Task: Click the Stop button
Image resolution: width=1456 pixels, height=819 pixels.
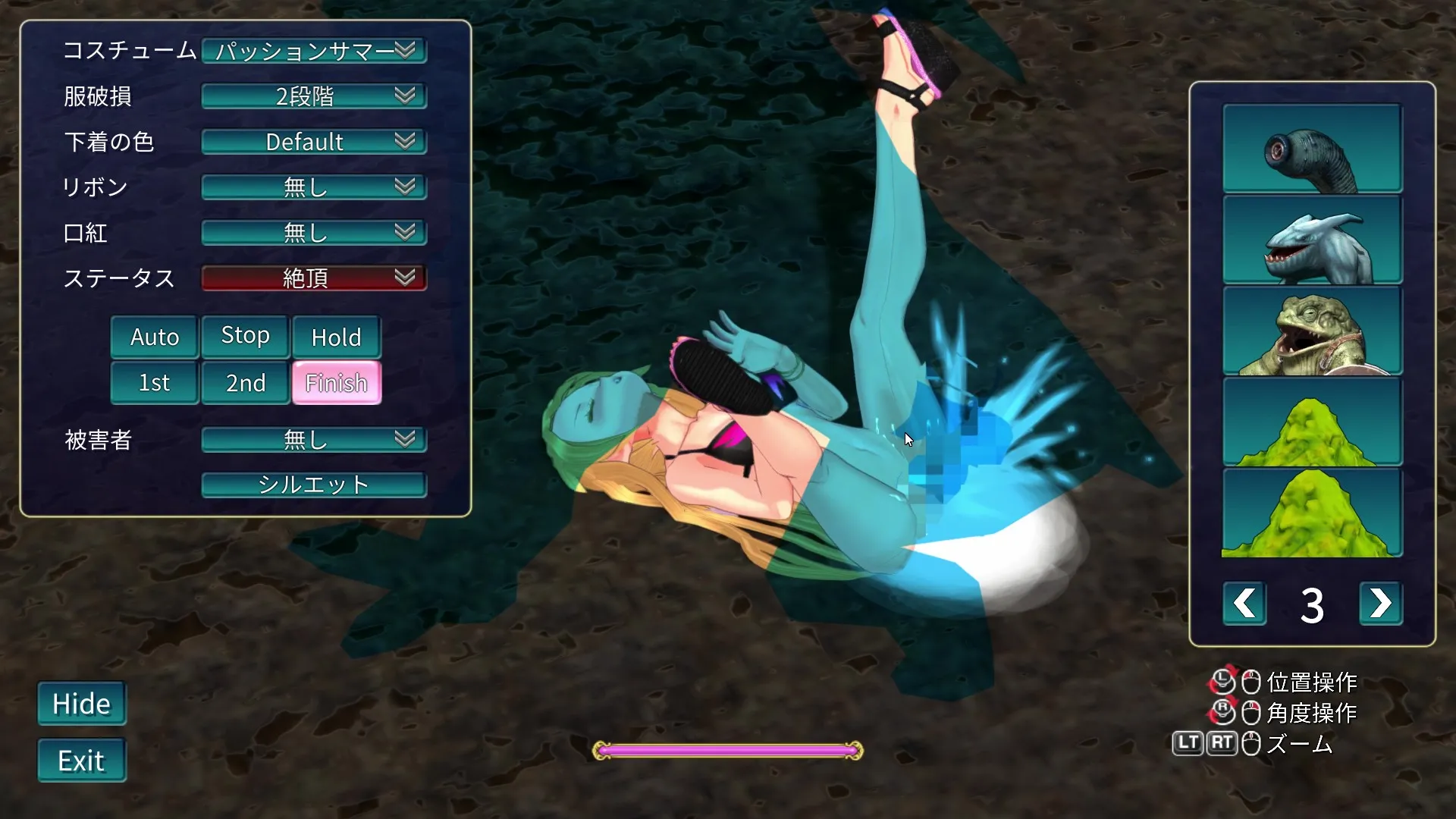Action: pos(245,336)
